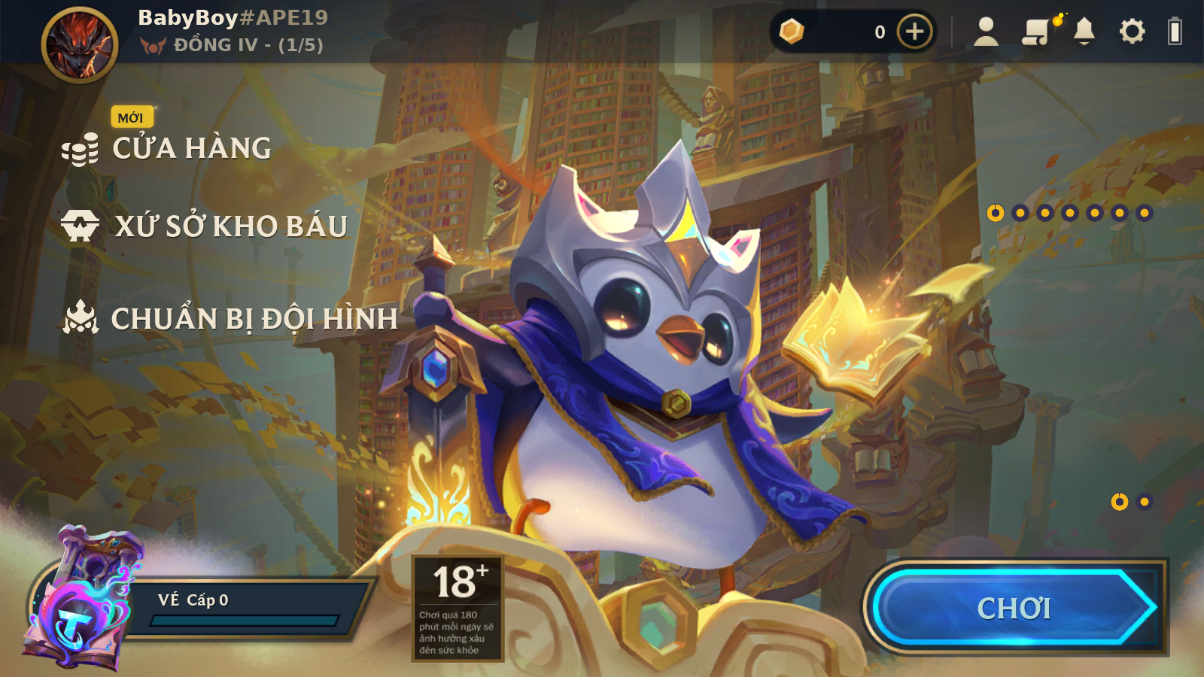This screenshot has height=677, width=1204.
Task: Open the friends profile icon
Action: 986,32
